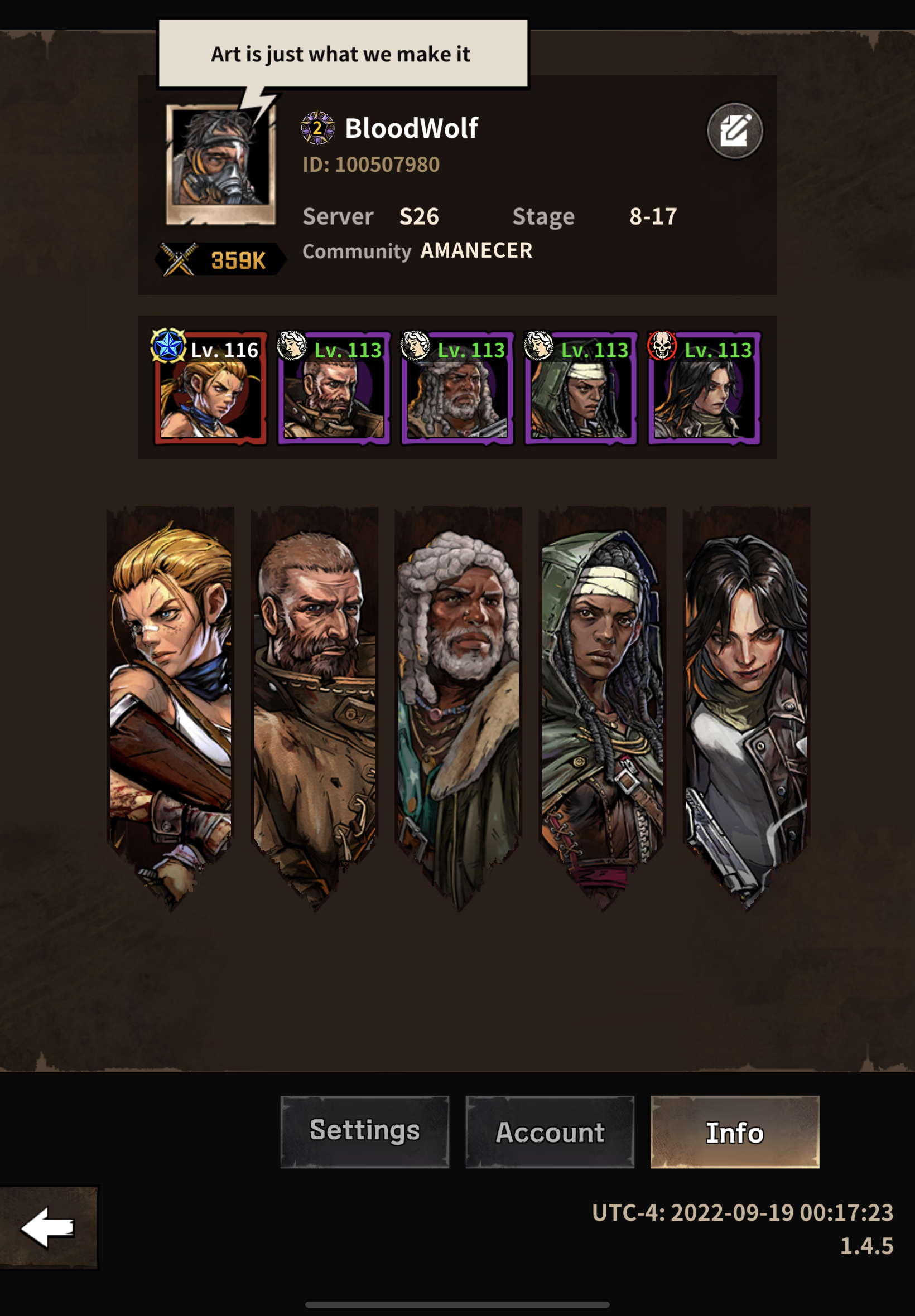The height and width of the screenshot is (1316, 915).
Task: Open the Settings tab
Action: pos(365,1131)
